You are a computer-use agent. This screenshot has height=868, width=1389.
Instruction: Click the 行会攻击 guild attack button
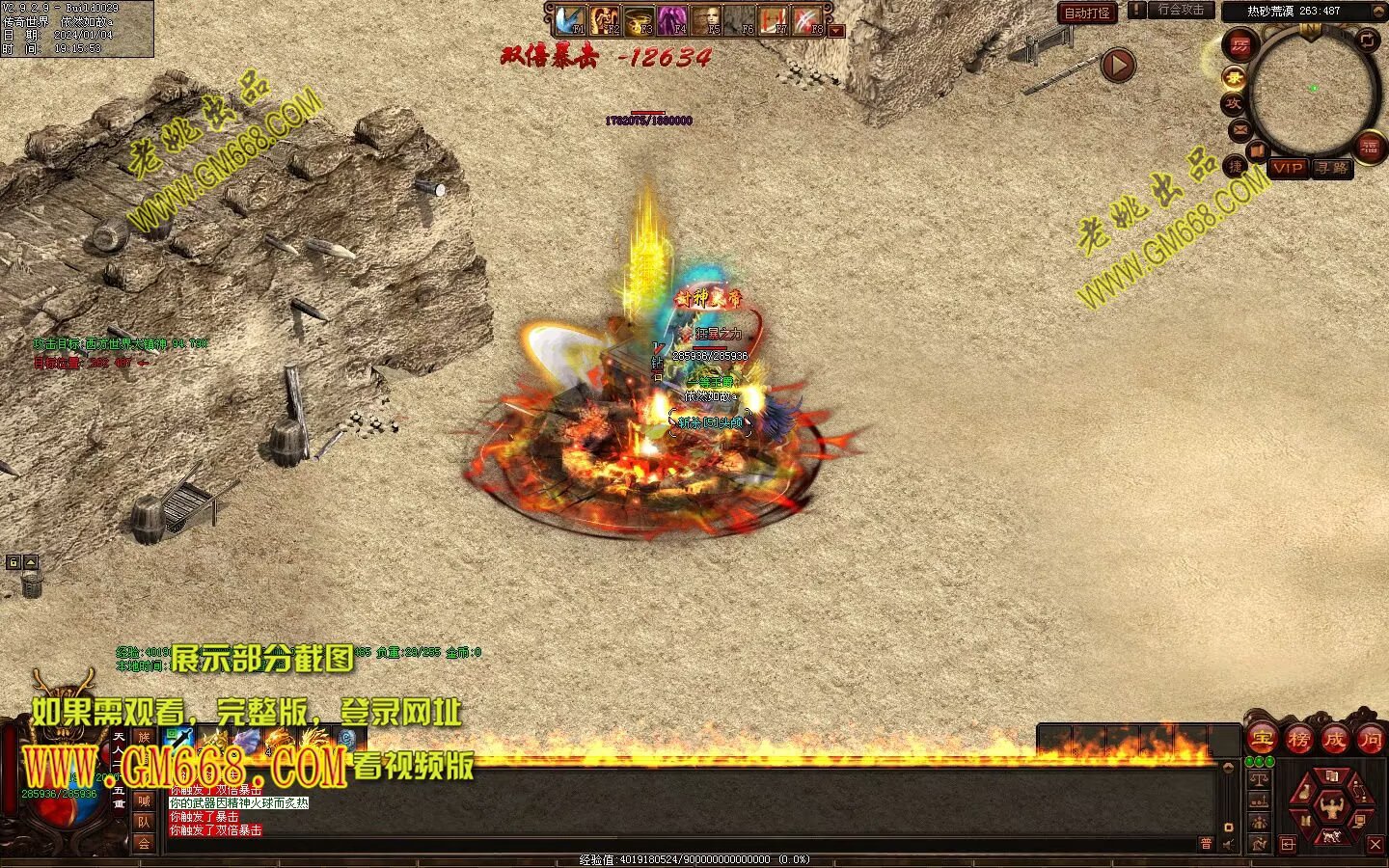1181,10
